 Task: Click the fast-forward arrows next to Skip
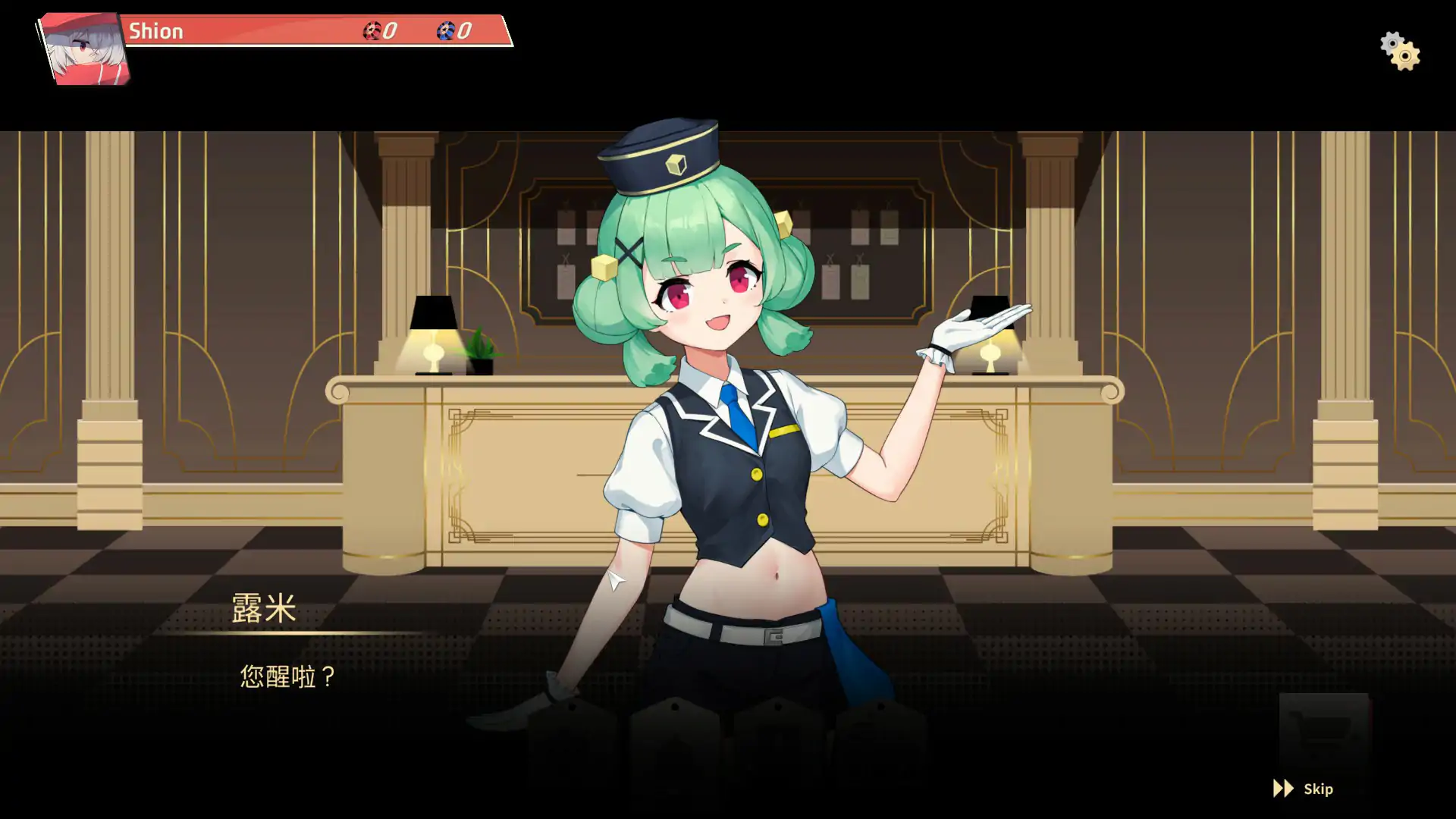[1282, 789]
